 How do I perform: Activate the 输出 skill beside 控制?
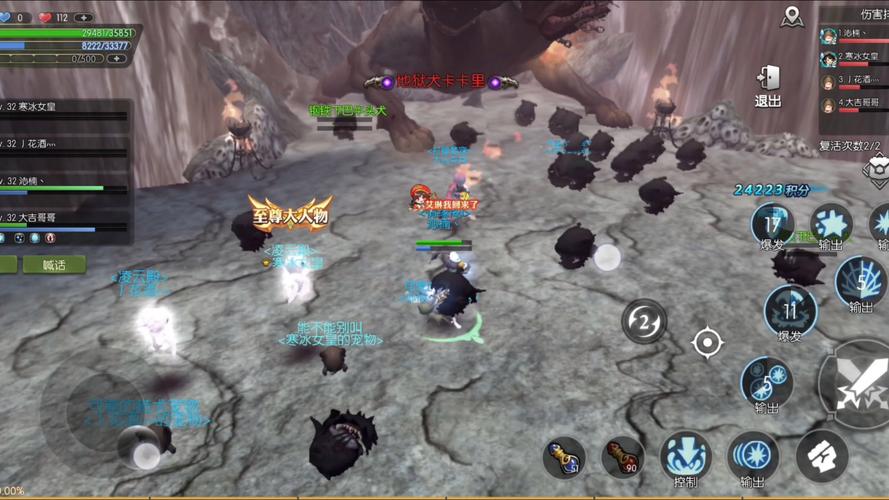752,457
